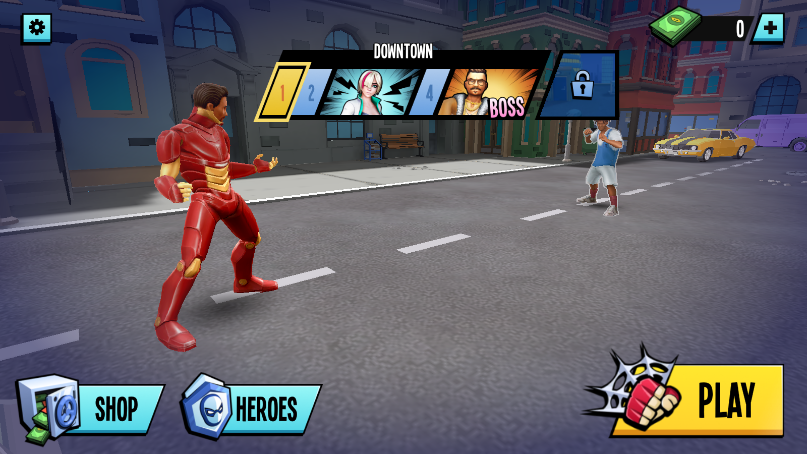Select Downtown stage 2 tile
807x454 pixels.
click(311, 94)
